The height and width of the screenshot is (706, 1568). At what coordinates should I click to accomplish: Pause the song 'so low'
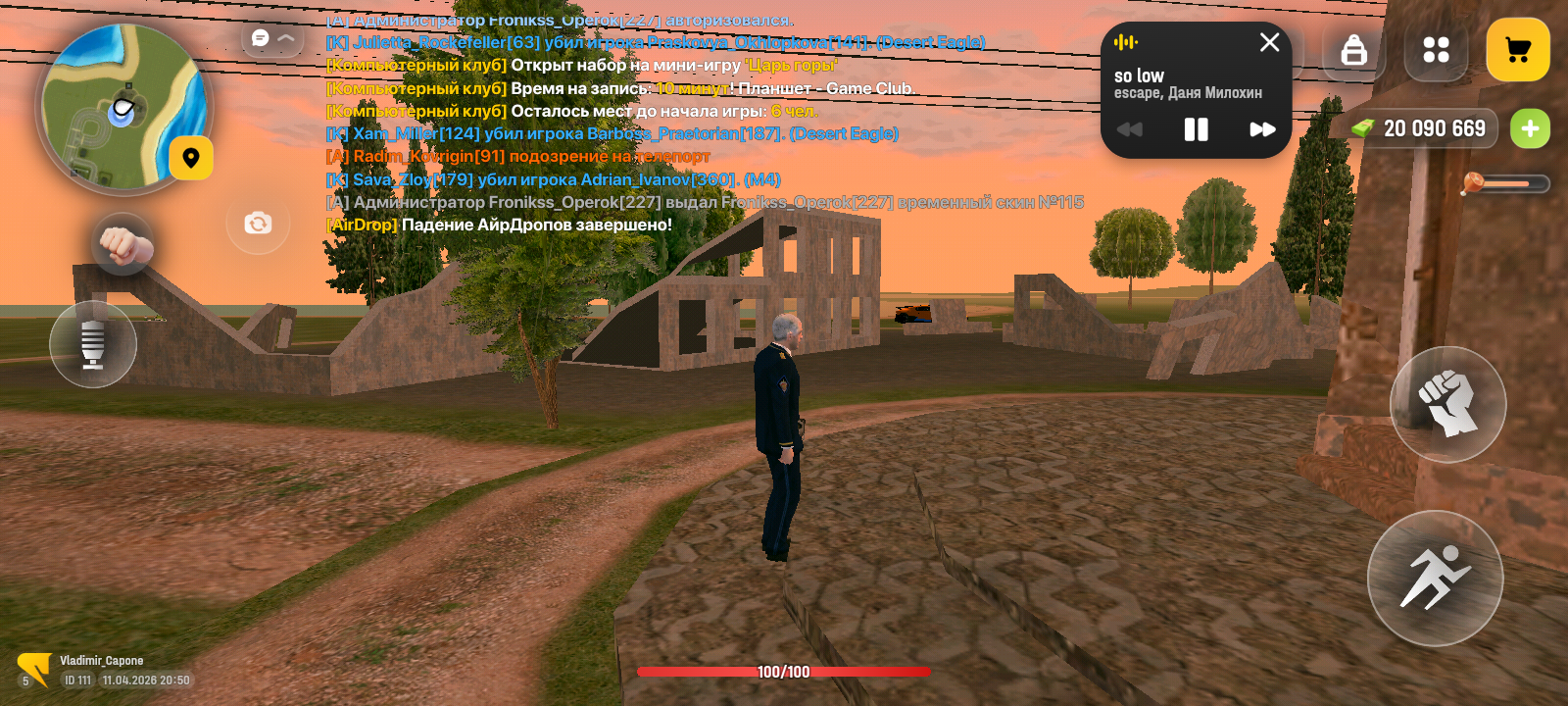(x=1196, y=129)
